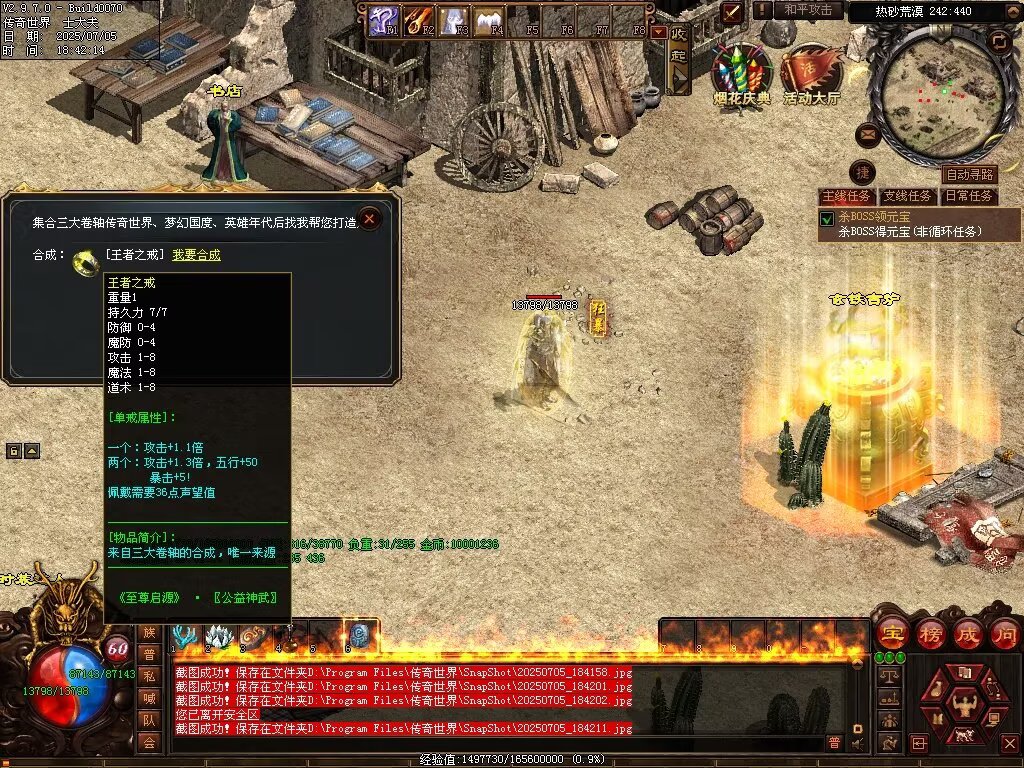Open the 活动大厅 activity hall

pos(812,73)
